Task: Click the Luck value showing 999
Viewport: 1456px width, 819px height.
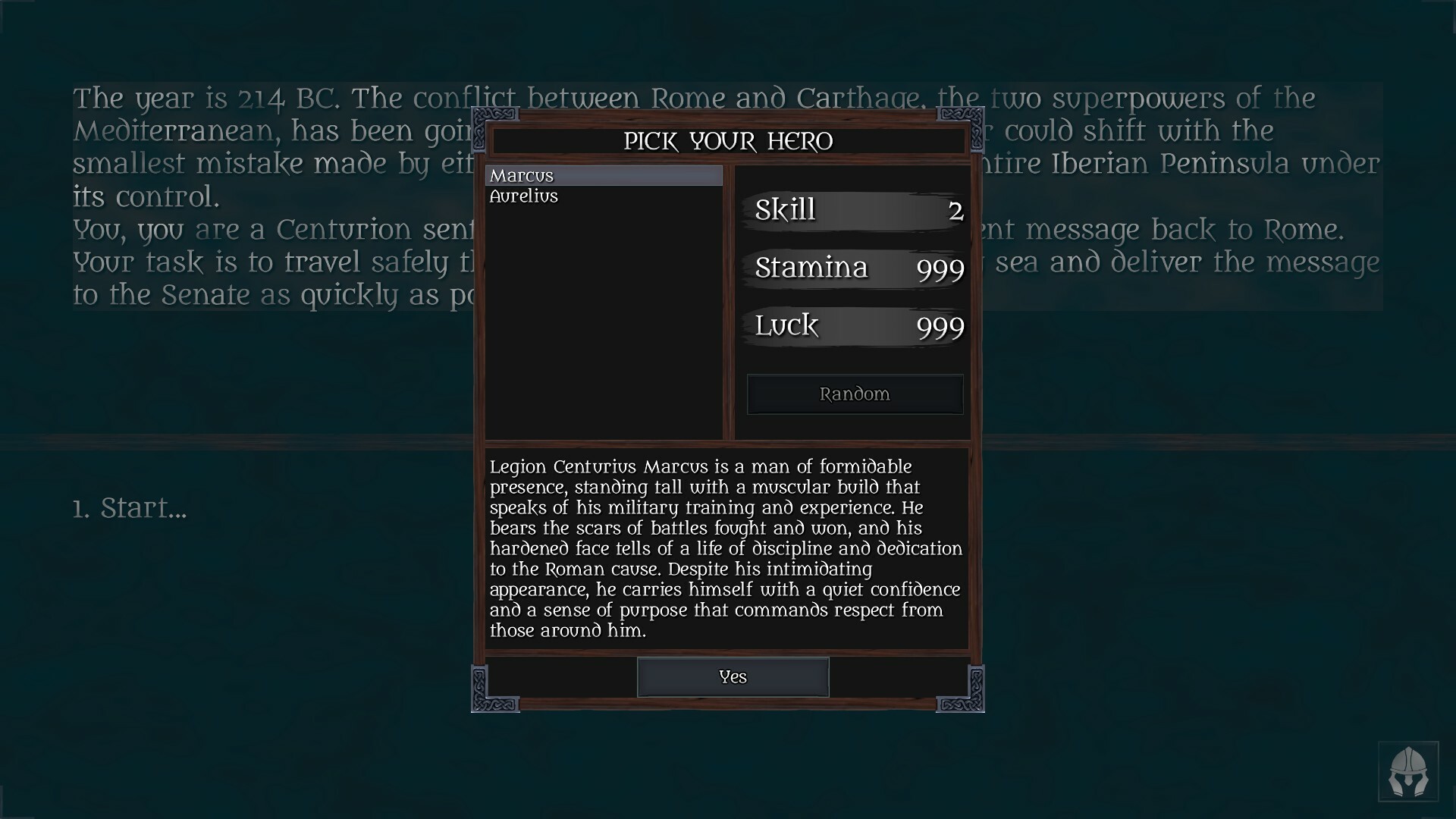Action: point(940,326)
